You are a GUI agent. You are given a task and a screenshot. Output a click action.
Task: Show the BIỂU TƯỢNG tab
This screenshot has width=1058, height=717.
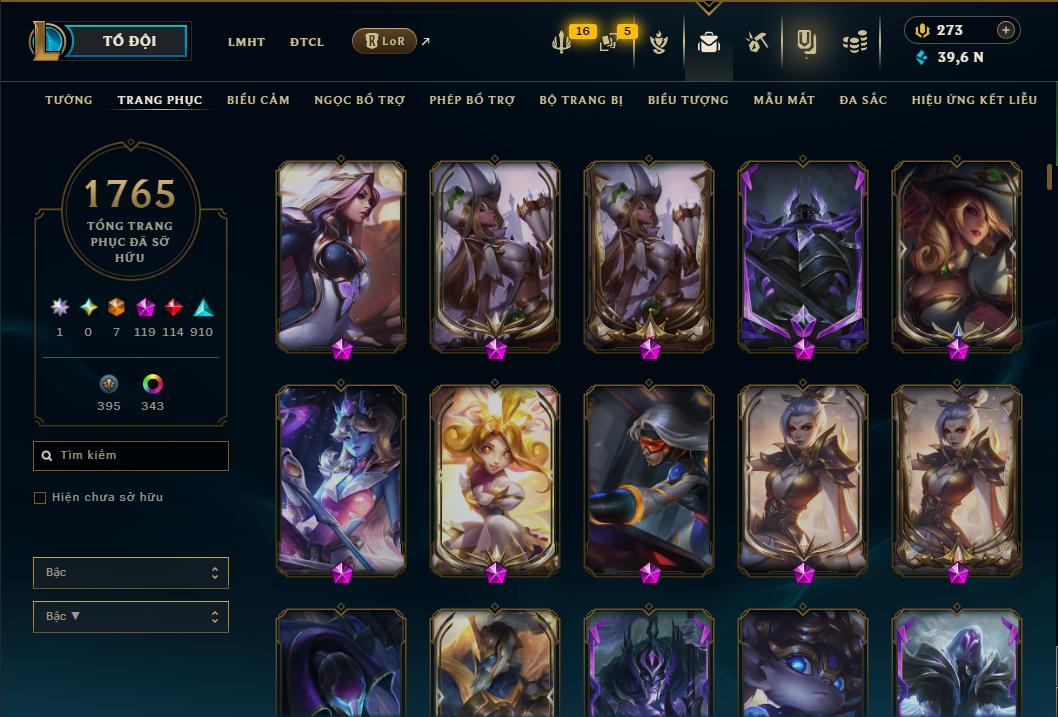pyautogui.click(x=688, y=100)
